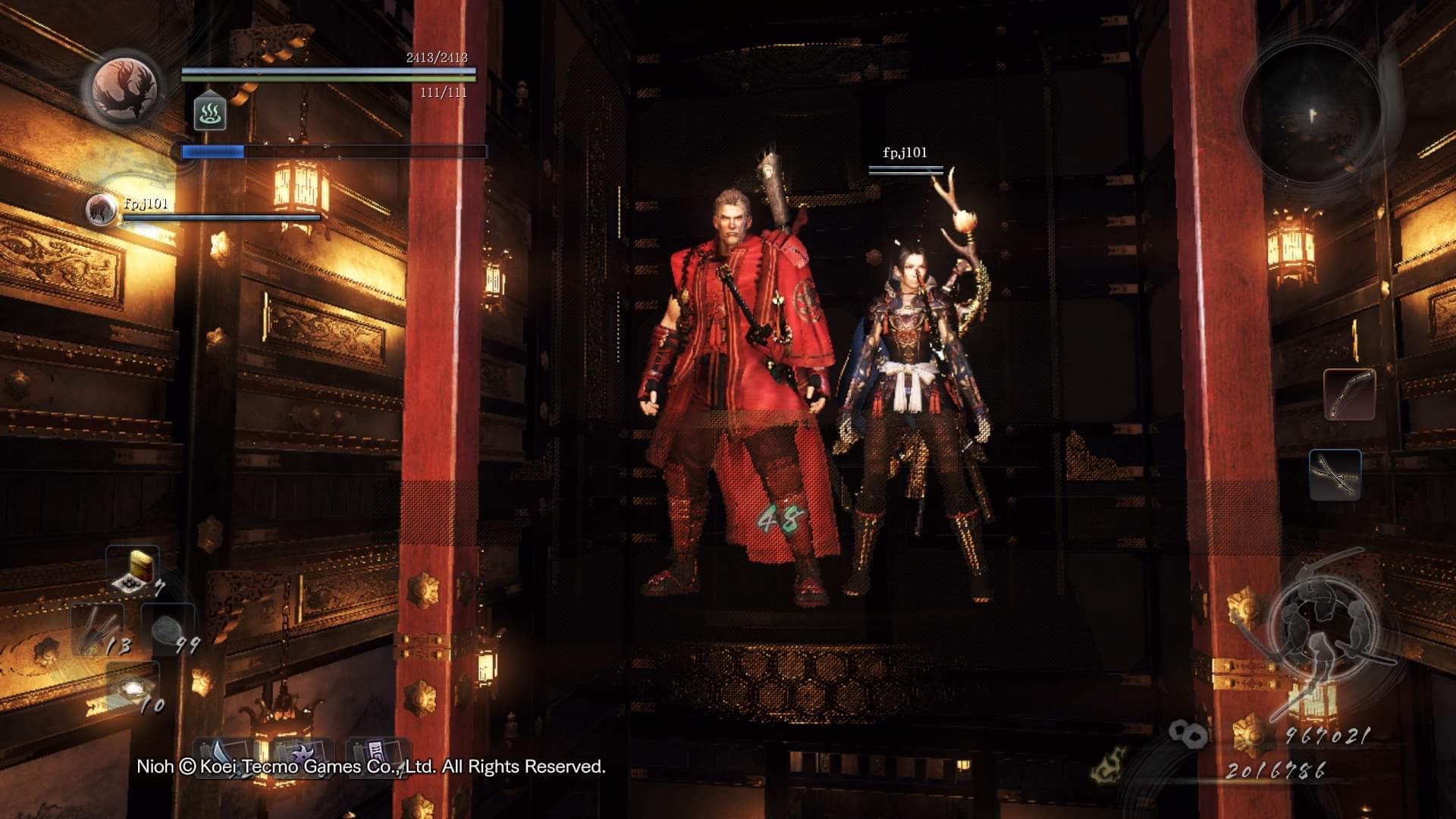Use the throwing needles shortcut slot

(x=99, y=629)
